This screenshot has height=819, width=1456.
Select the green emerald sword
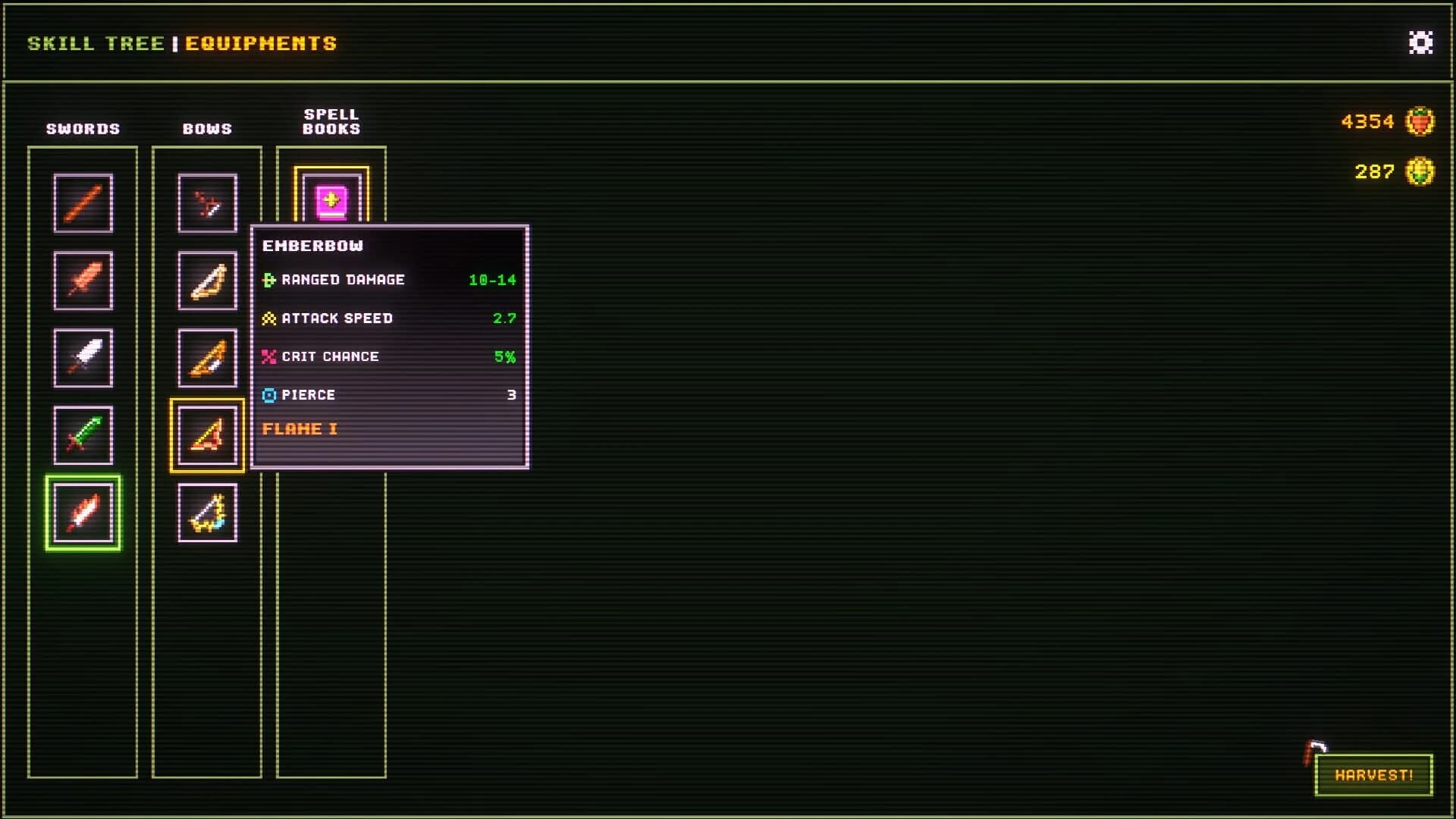(x=83, y=435)
